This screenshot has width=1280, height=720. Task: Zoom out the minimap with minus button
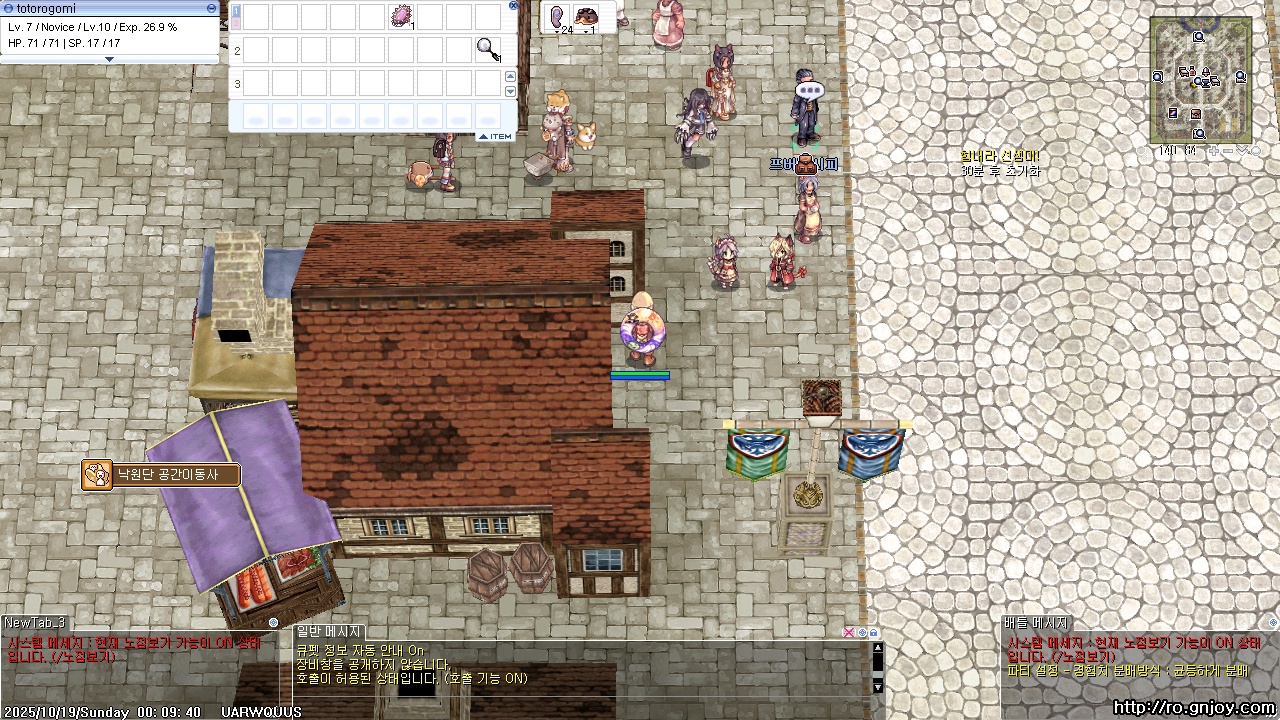coord(1229,151)
